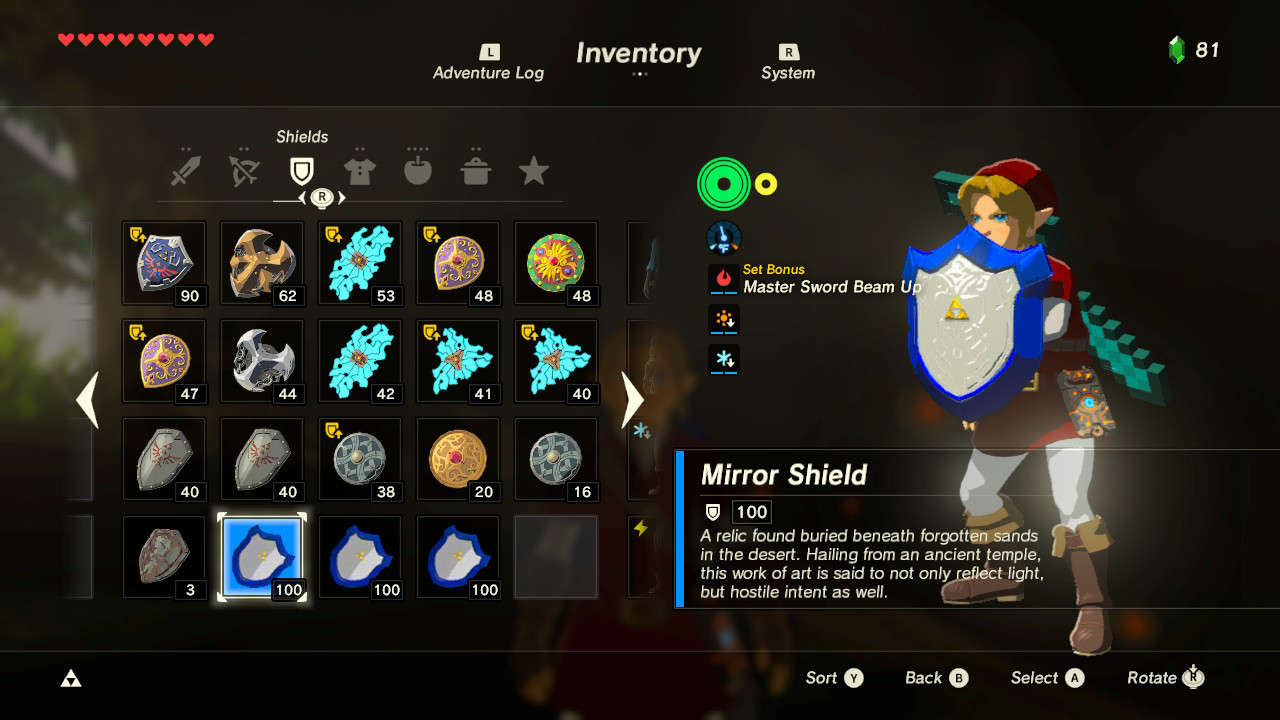This screenshot has height=720, width=1280.
Task: Select the cooking pot materials icon
Action: 476,168
